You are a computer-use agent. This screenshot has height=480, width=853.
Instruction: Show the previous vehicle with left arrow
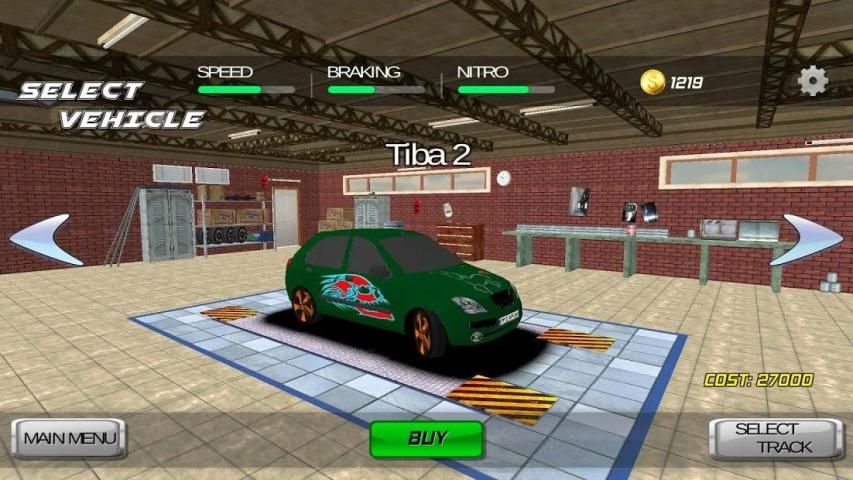tap(45, 240)
